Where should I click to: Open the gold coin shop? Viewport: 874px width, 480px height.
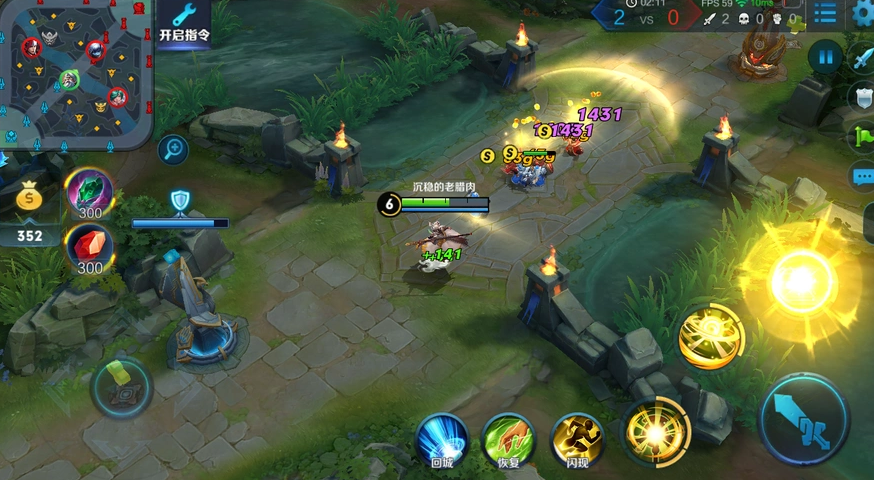(30, 198)
